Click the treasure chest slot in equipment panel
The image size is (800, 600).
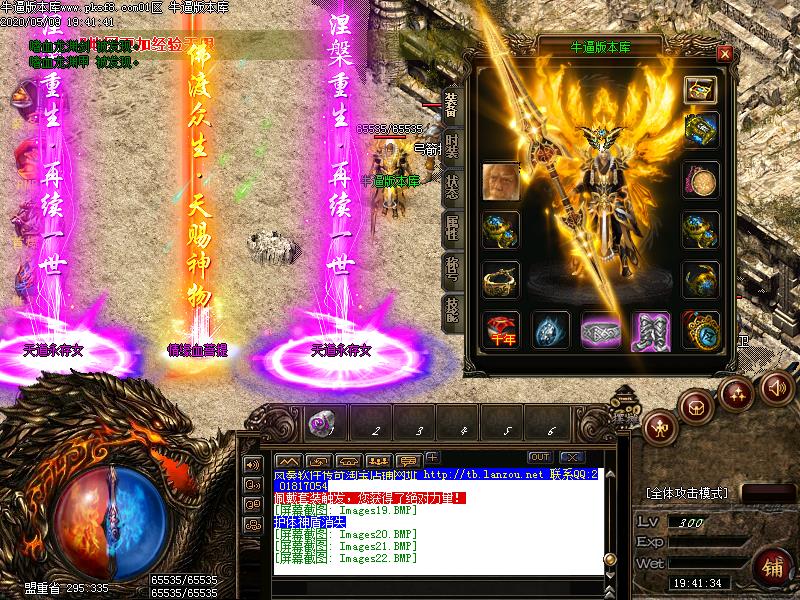click(700, 89)
